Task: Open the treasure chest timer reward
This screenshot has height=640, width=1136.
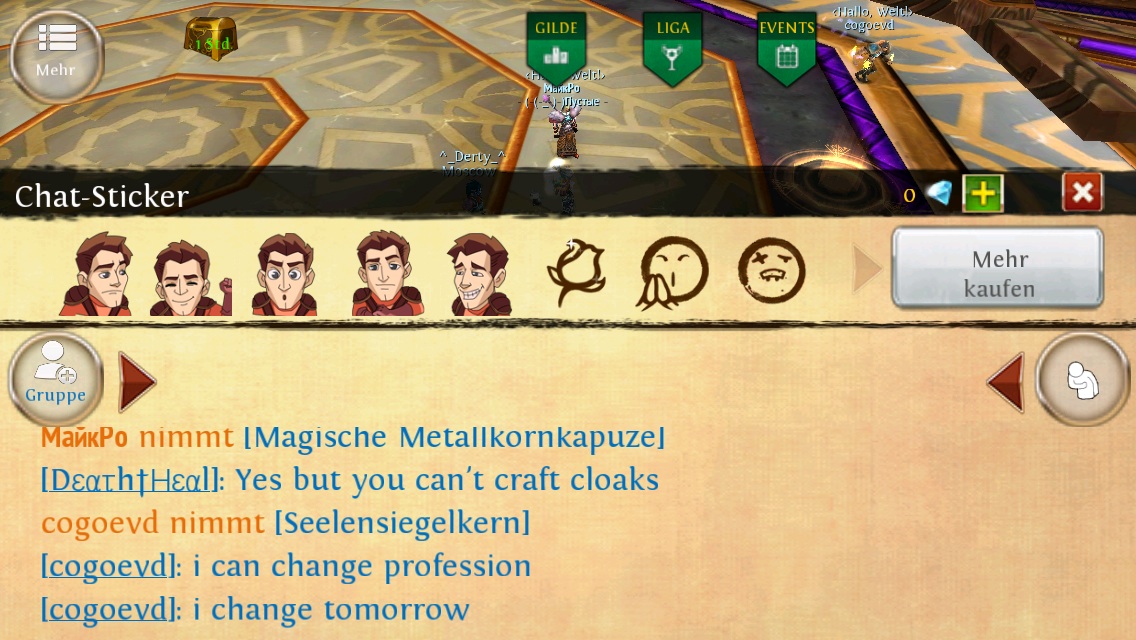Action: click(211, 39)
